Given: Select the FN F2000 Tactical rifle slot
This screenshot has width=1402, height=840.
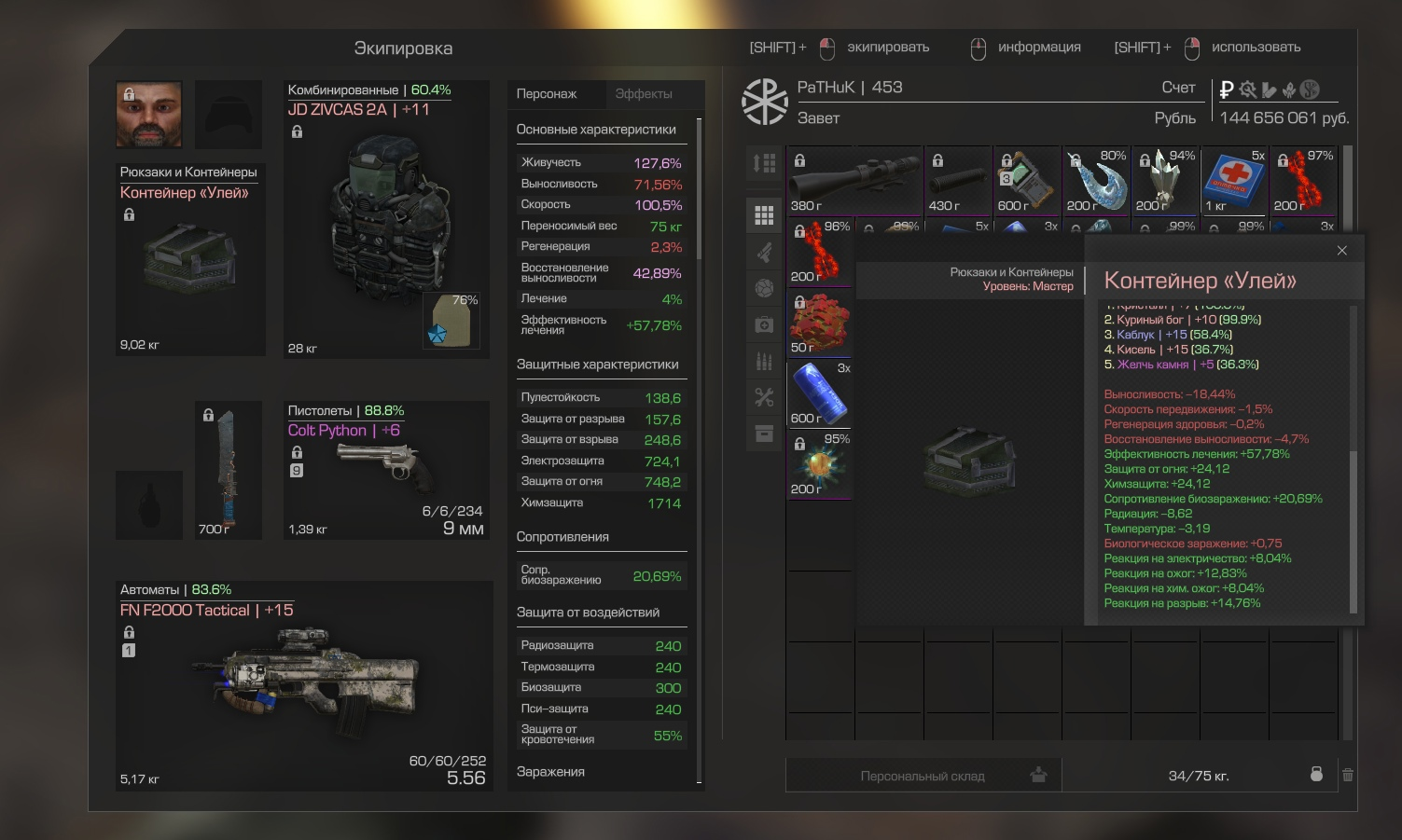Looking at the screenshot, I should tap(304, 685).
